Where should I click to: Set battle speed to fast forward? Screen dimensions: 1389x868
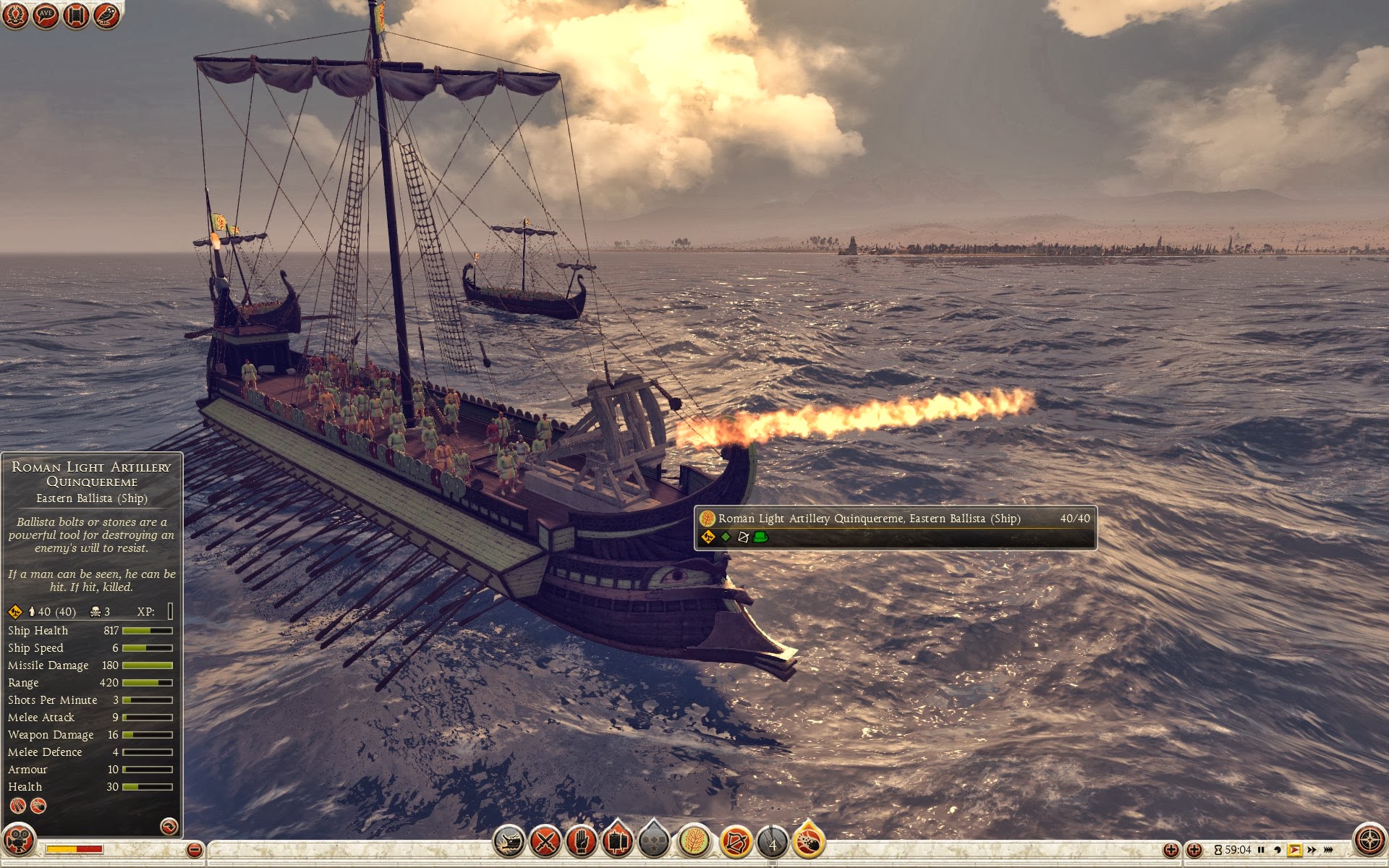coord(1312,850)
